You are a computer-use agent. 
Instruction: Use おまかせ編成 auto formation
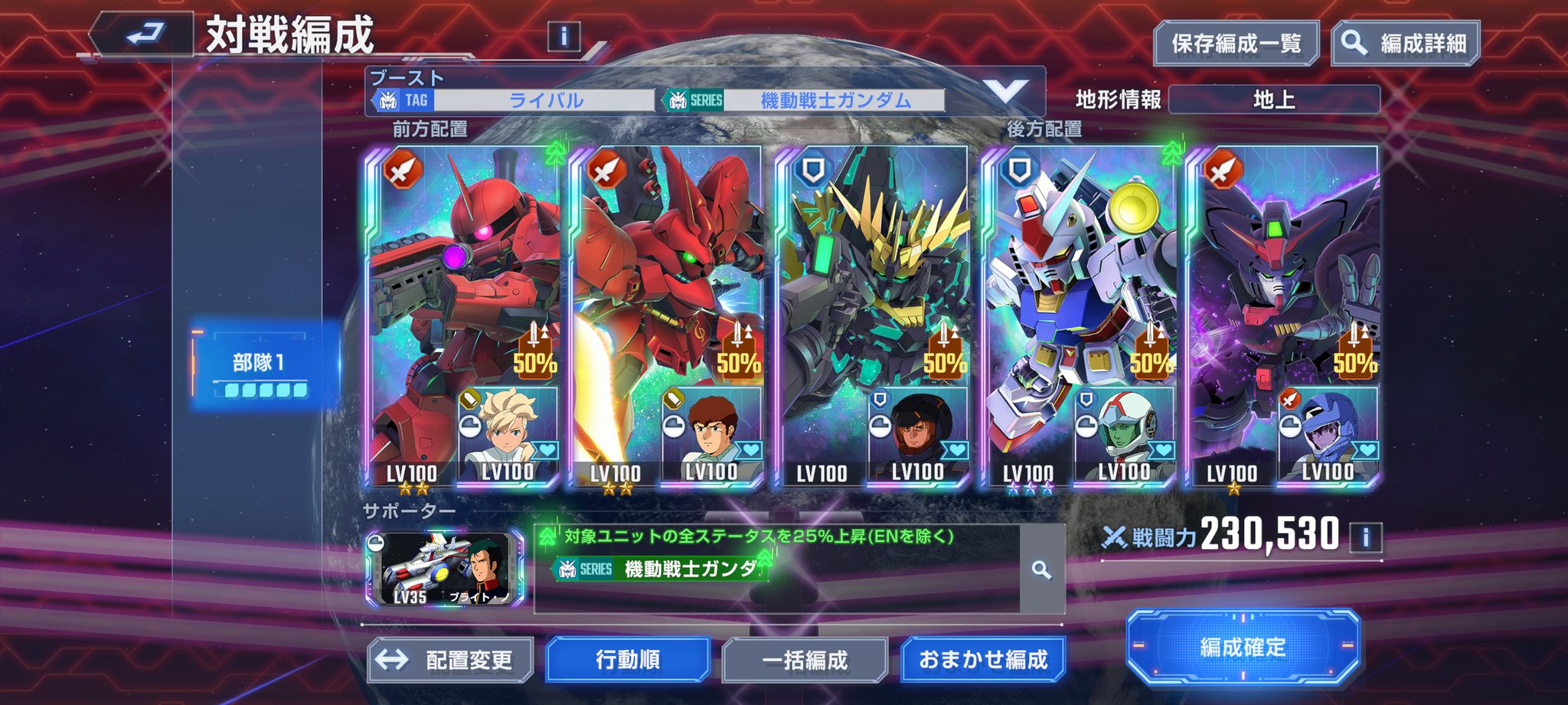coord(983,660)
